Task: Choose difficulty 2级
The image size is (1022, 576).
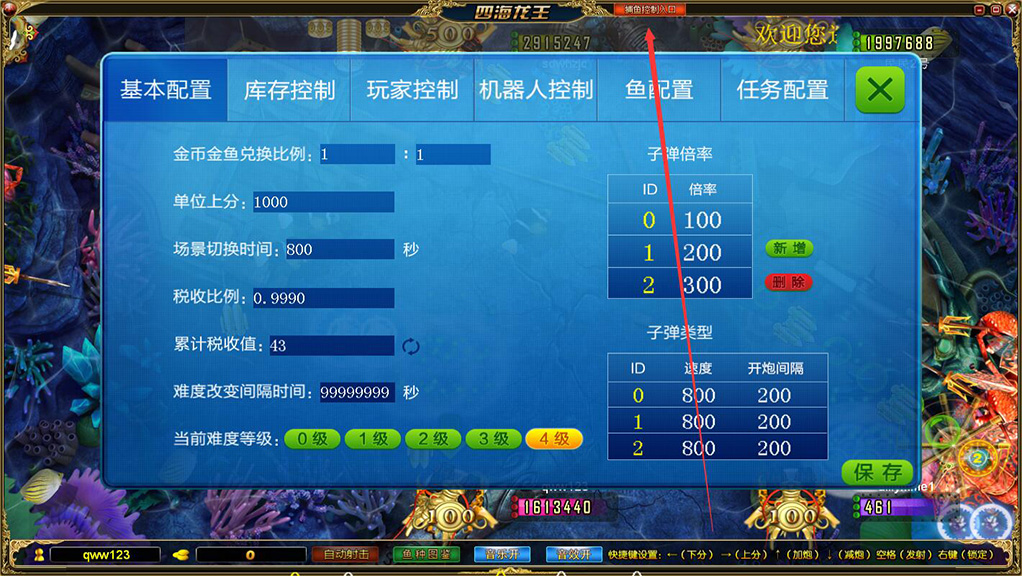Action: 433,439
